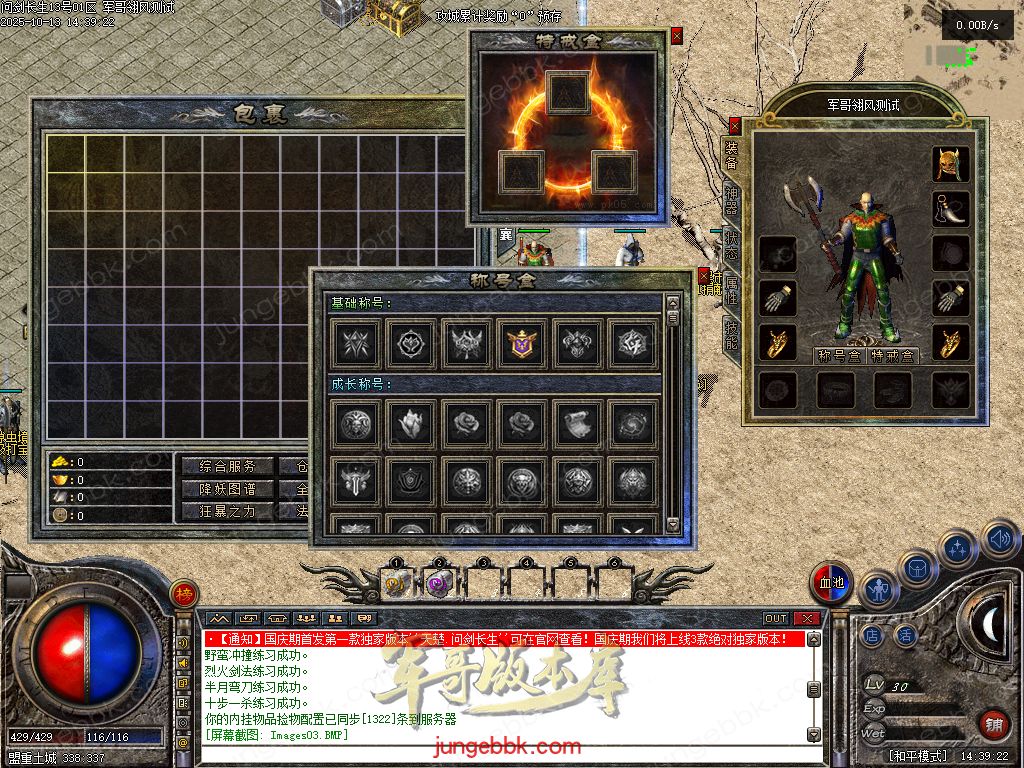Click the OUT button above chat
This screenshot has width=1024, height=768.
pyautogui.click(x=776, y=619)
